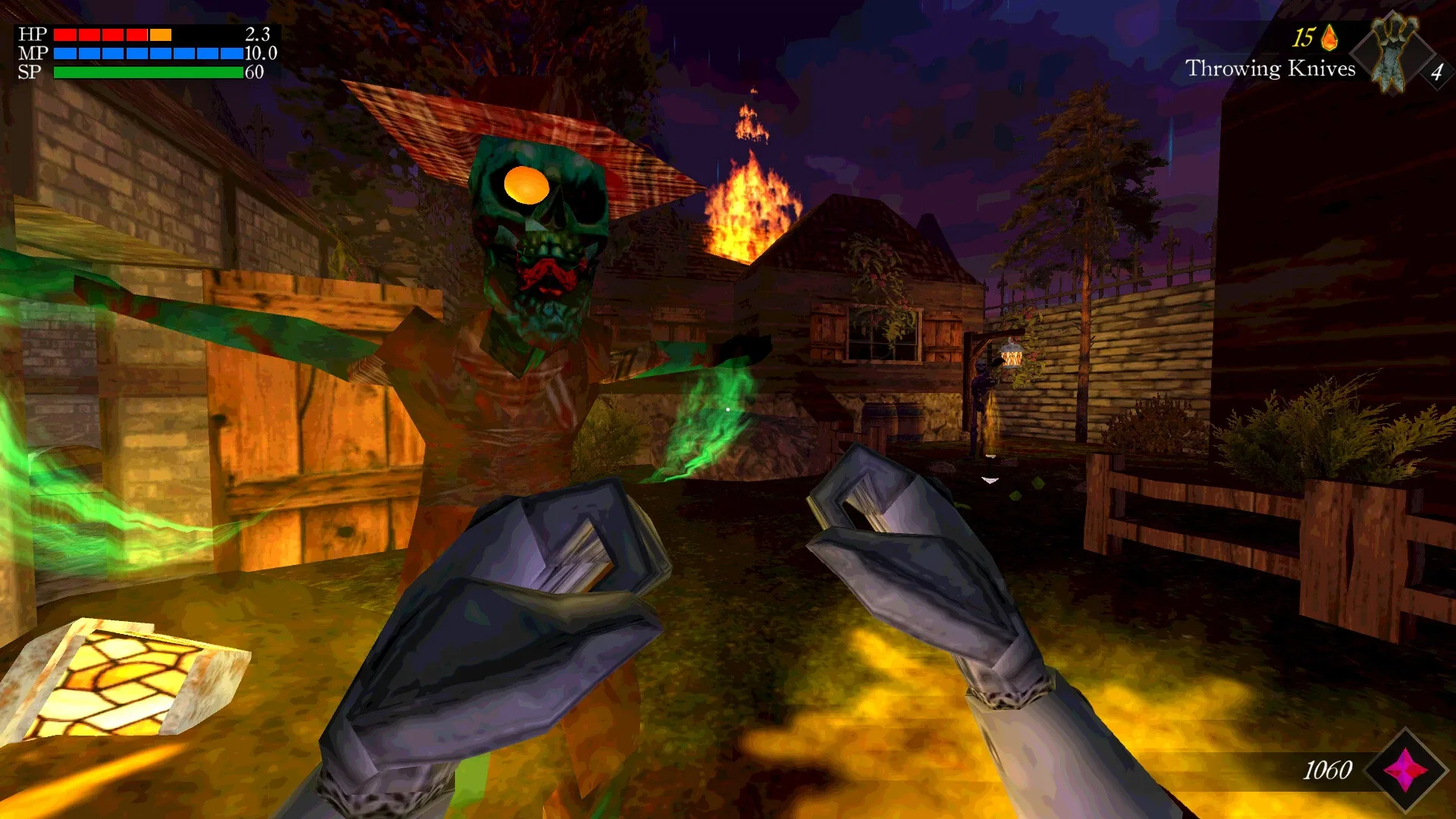1456x819 pixels.
Task: Click the knife ammo count showing 4
Action: [1436, 72]
